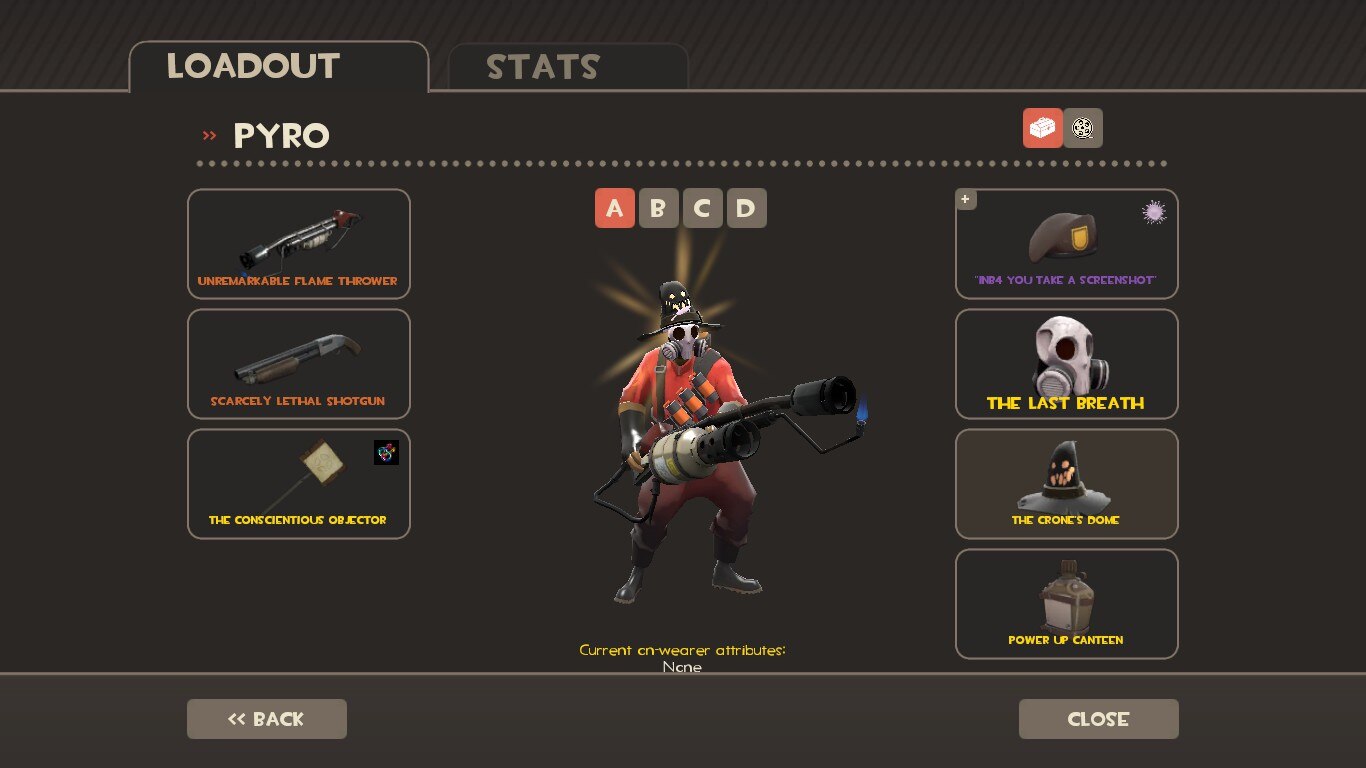This screenshot has height=768, width=1366.
Task: Choose loadout preset D
Action: tap(746, 208)
